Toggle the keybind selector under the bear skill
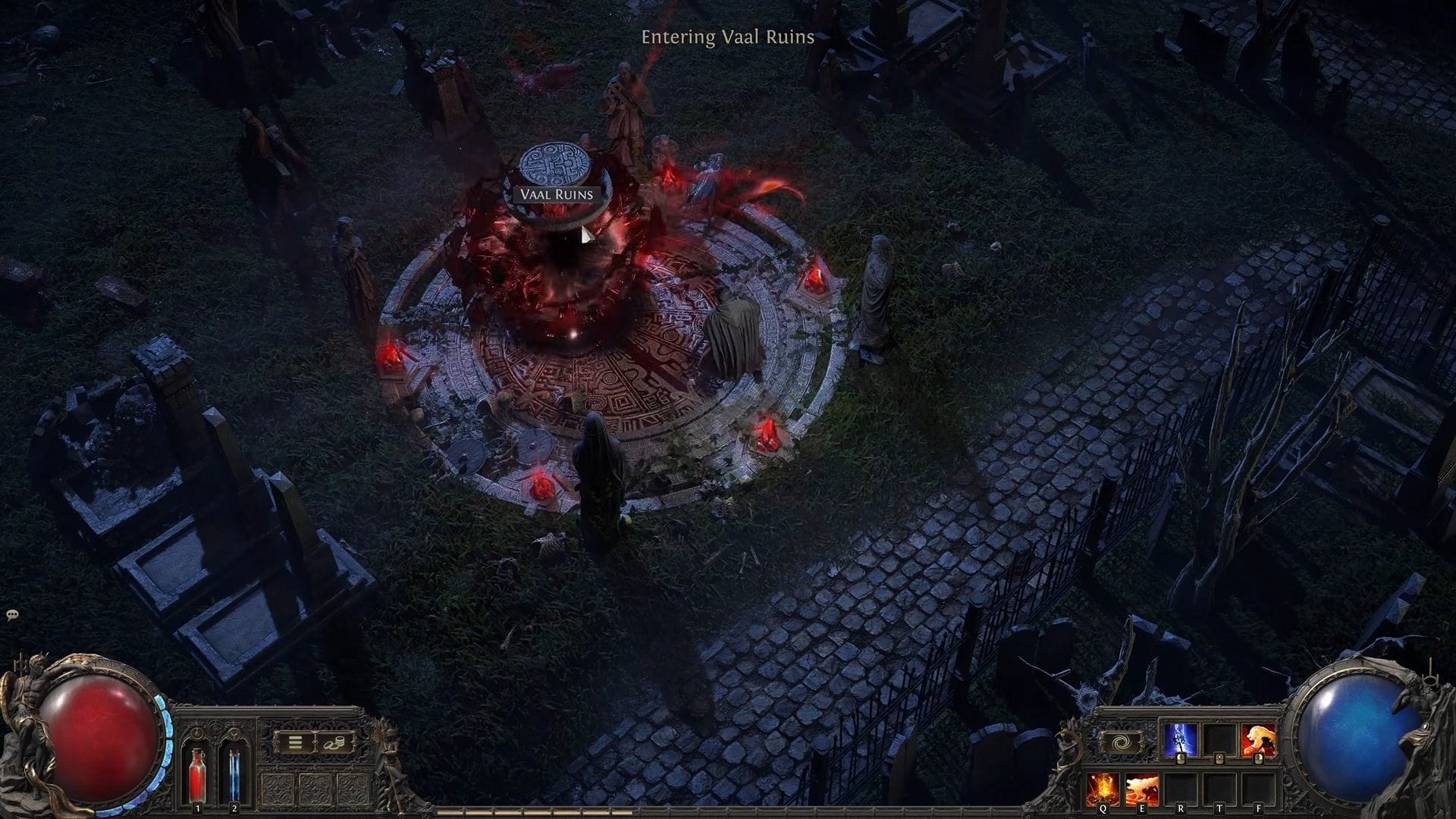Image resolution: width=1456 pixels, height=819 pixels. (1257, 758)
